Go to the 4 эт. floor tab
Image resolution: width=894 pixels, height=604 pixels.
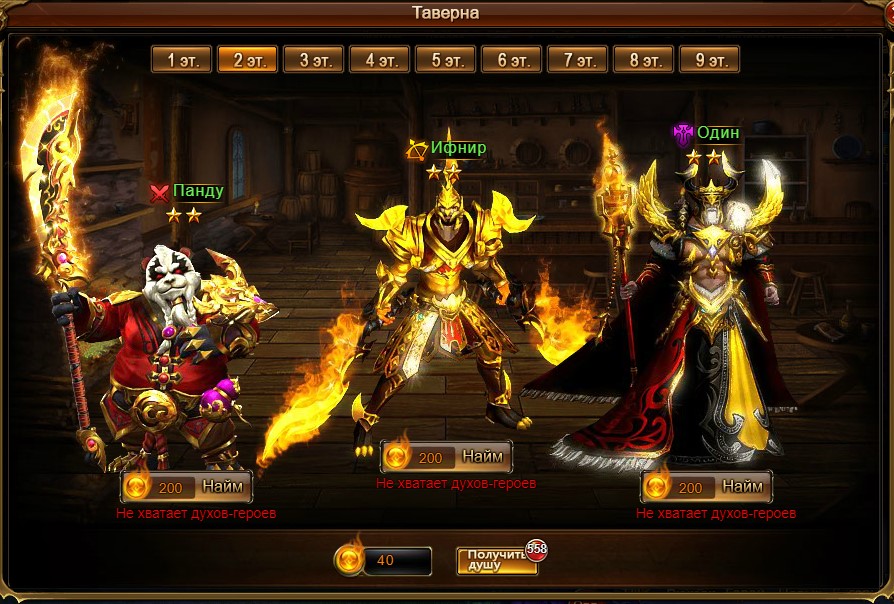(379, 60)
